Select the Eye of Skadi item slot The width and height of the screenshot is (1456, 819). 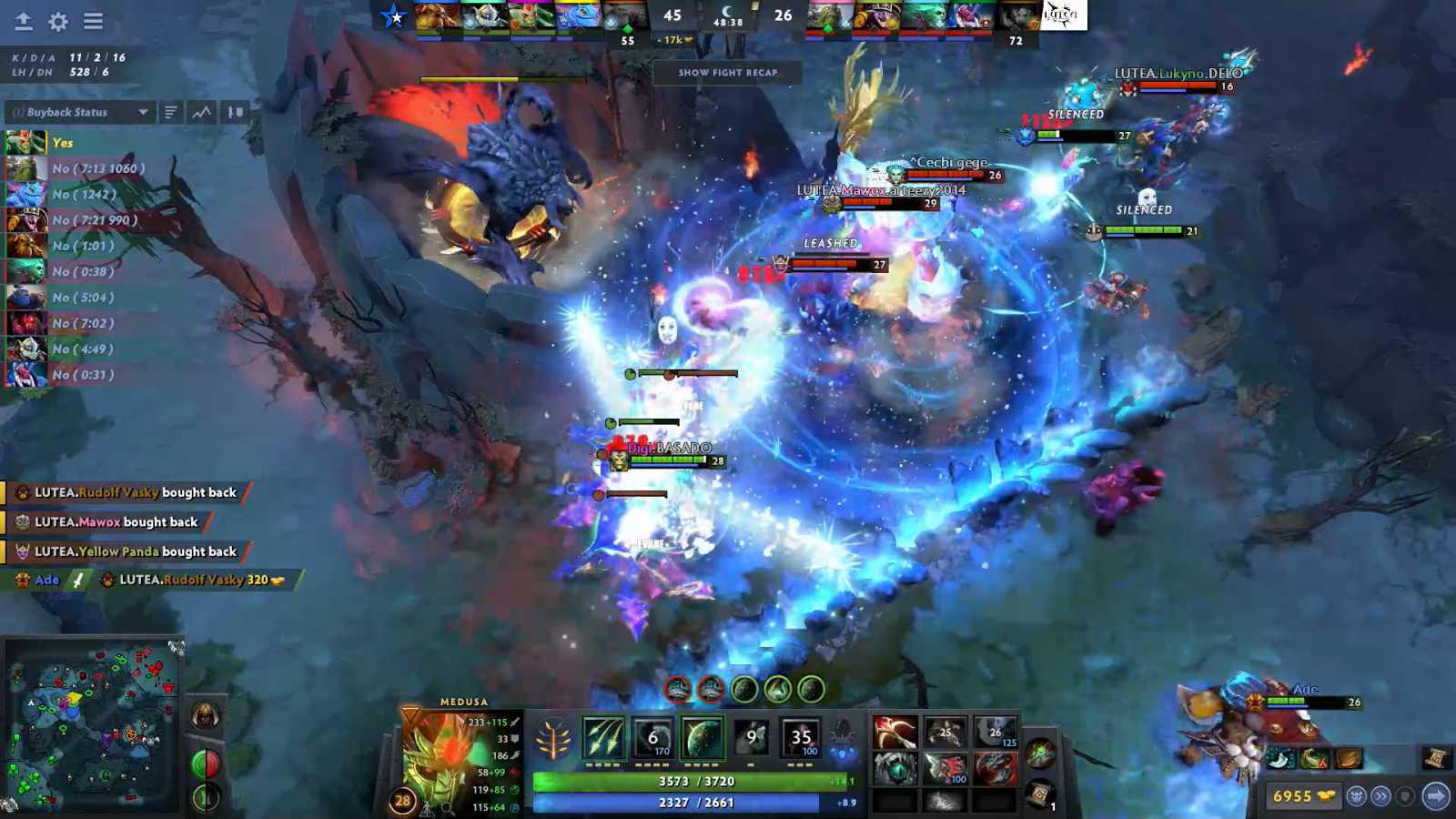pyautogui.click(x=895, y=769)
